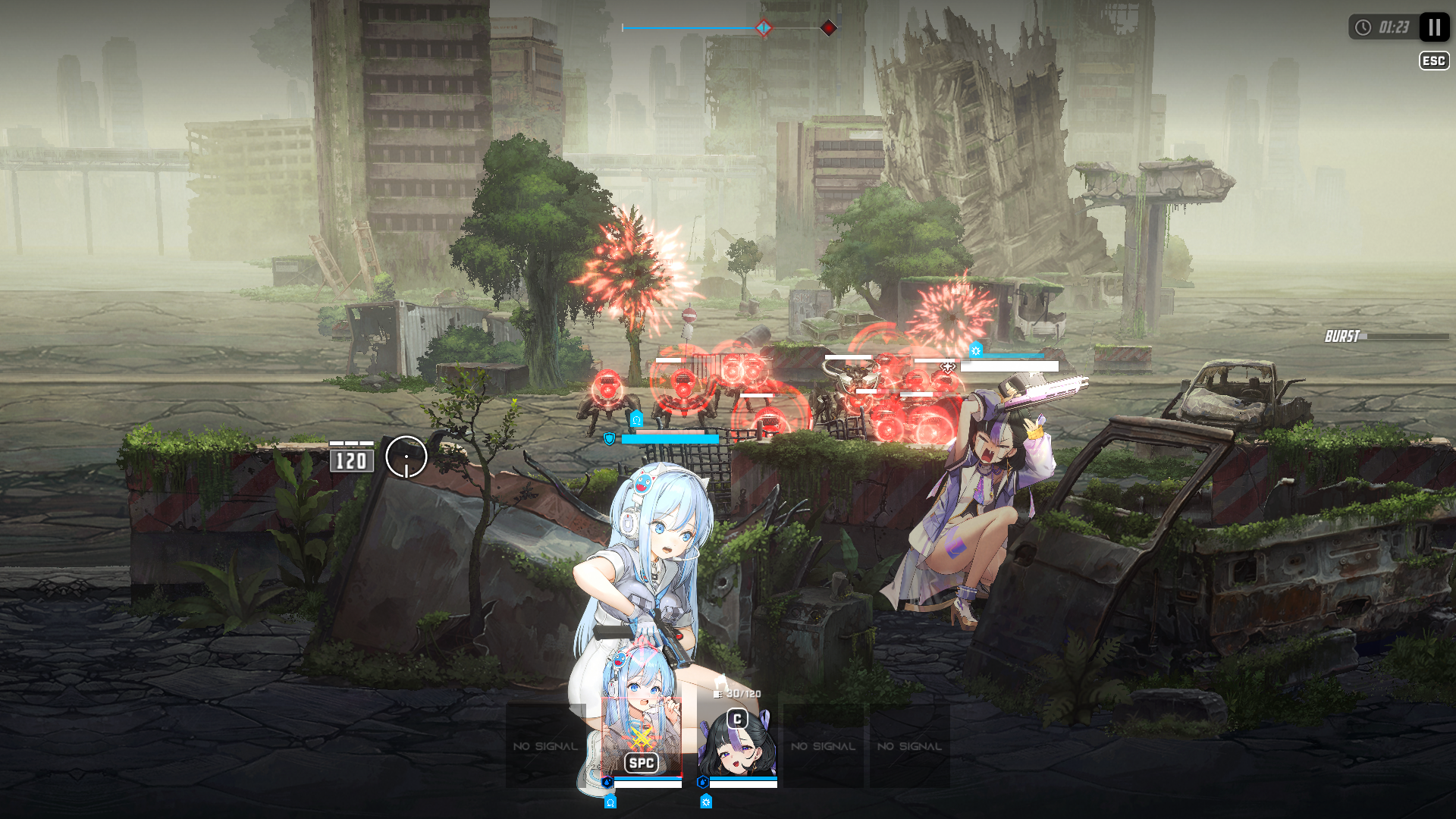The height and width of the screenshot is (819, 1456).
Task: Click the shield icon beside the ally health bar
Action: tap(610, 438)
